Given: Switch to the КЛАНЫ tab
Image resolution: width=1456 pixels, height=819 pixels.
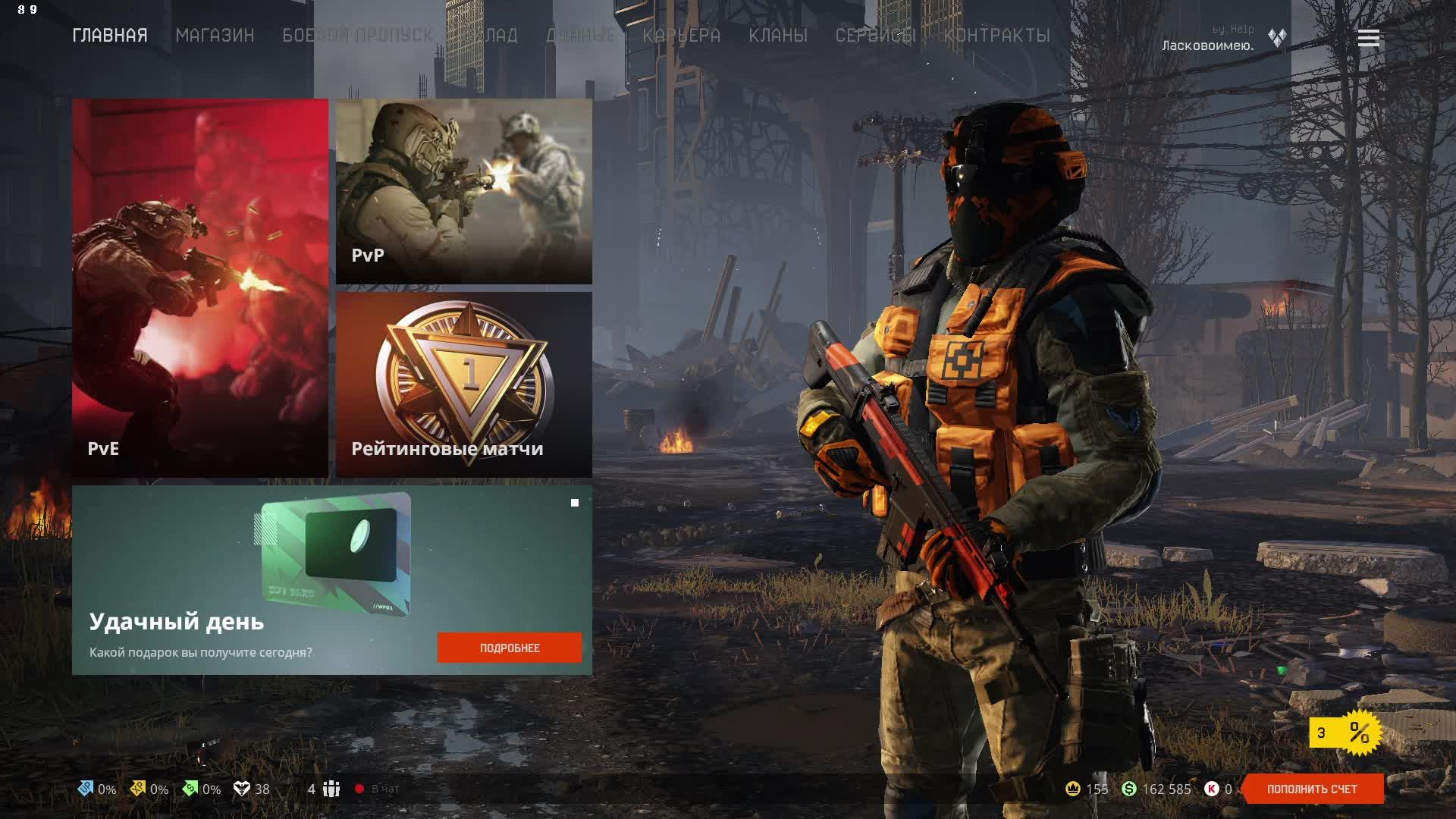Looking at the screenshot, I should coord(778,36).
